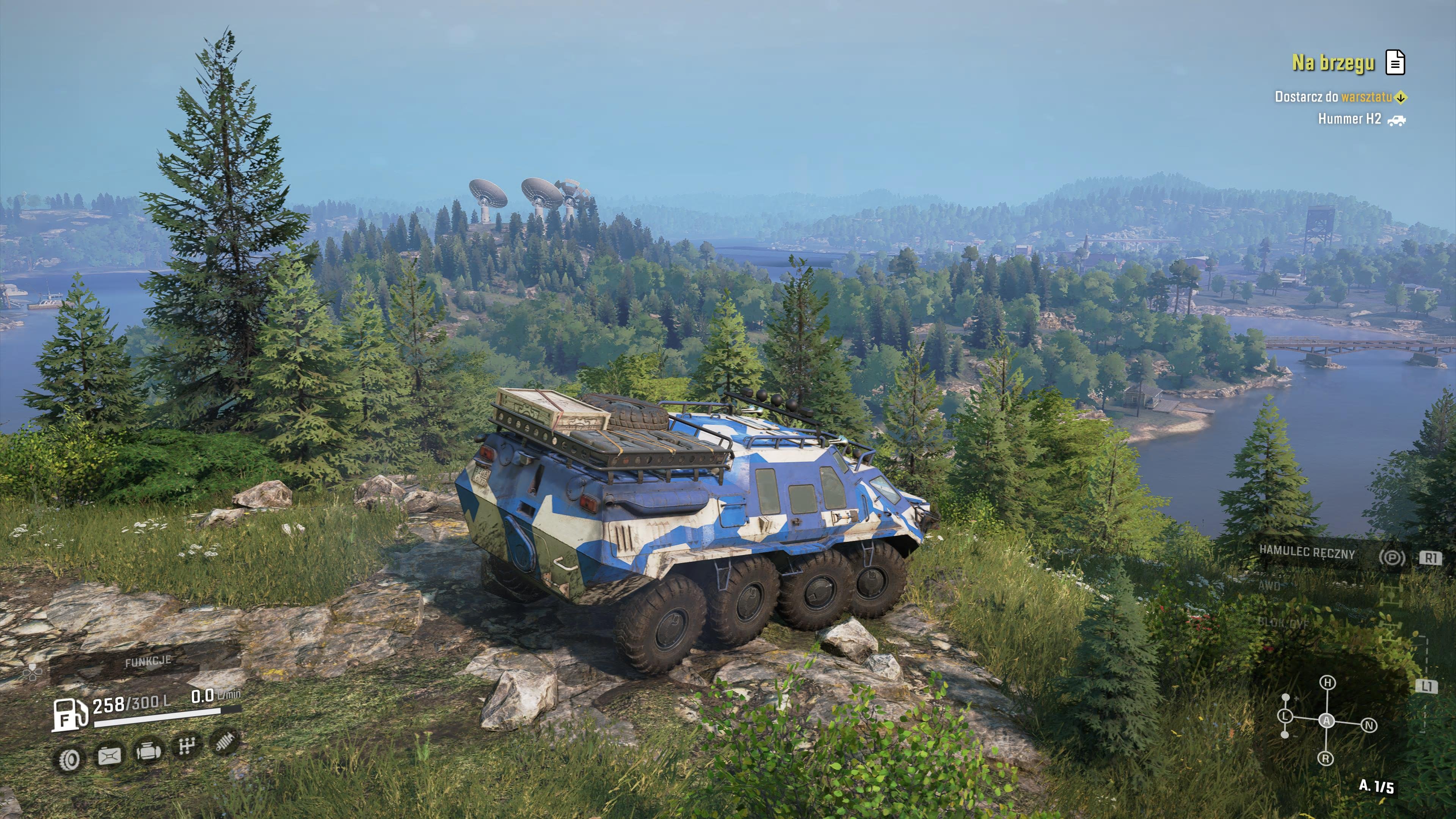Shift the gearbox to Reverse
1456x819 pixels.
(x=1326, y=758)
